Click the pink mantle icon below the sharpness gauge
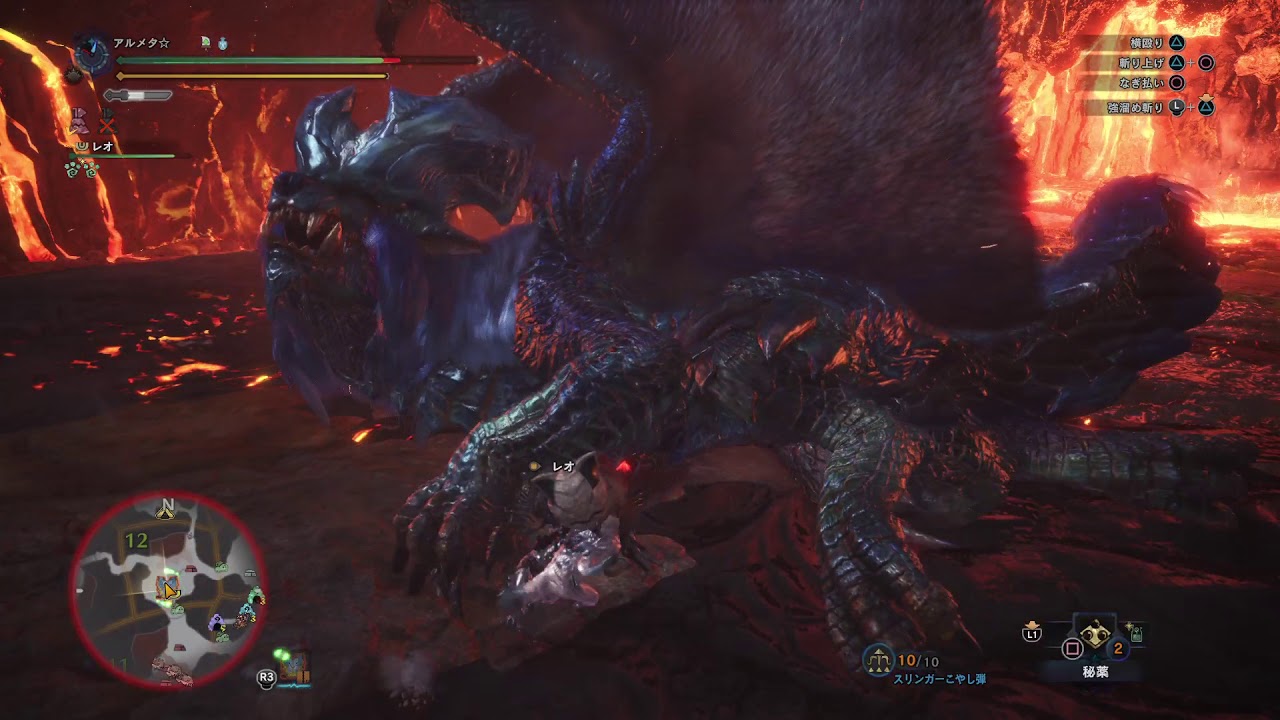The width and height of the screenshot is (1280, 720). [82, 123]
